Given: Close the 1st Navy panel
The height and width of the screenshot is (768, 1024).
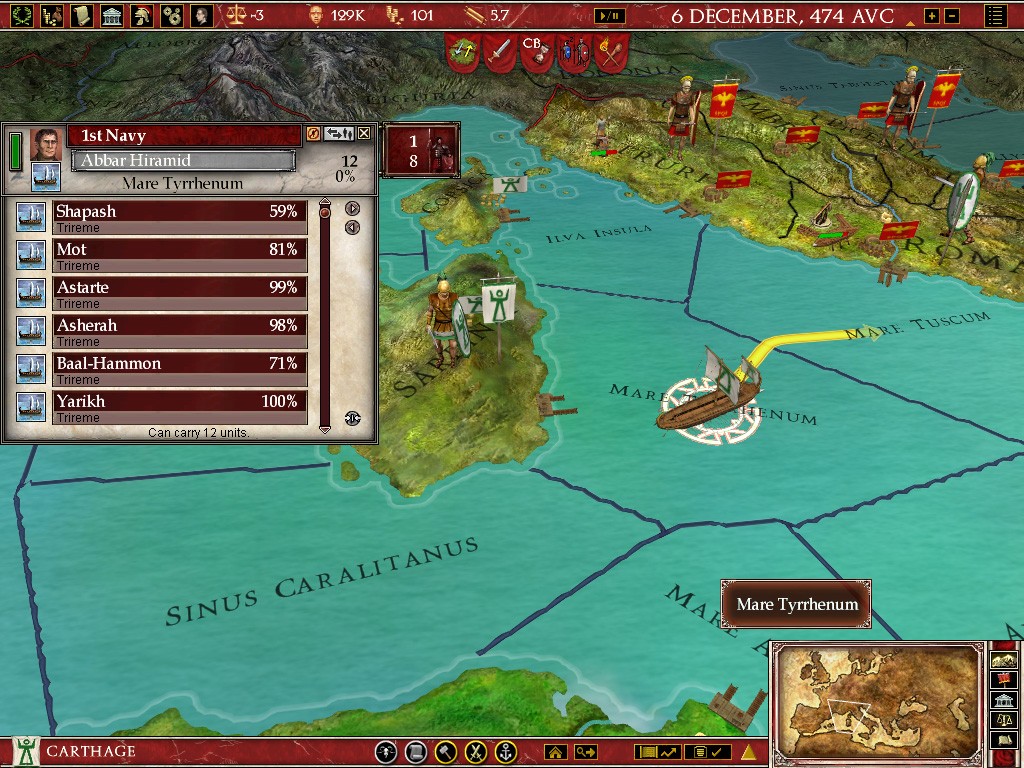Looking at the screenshot, I should (364, 134).
